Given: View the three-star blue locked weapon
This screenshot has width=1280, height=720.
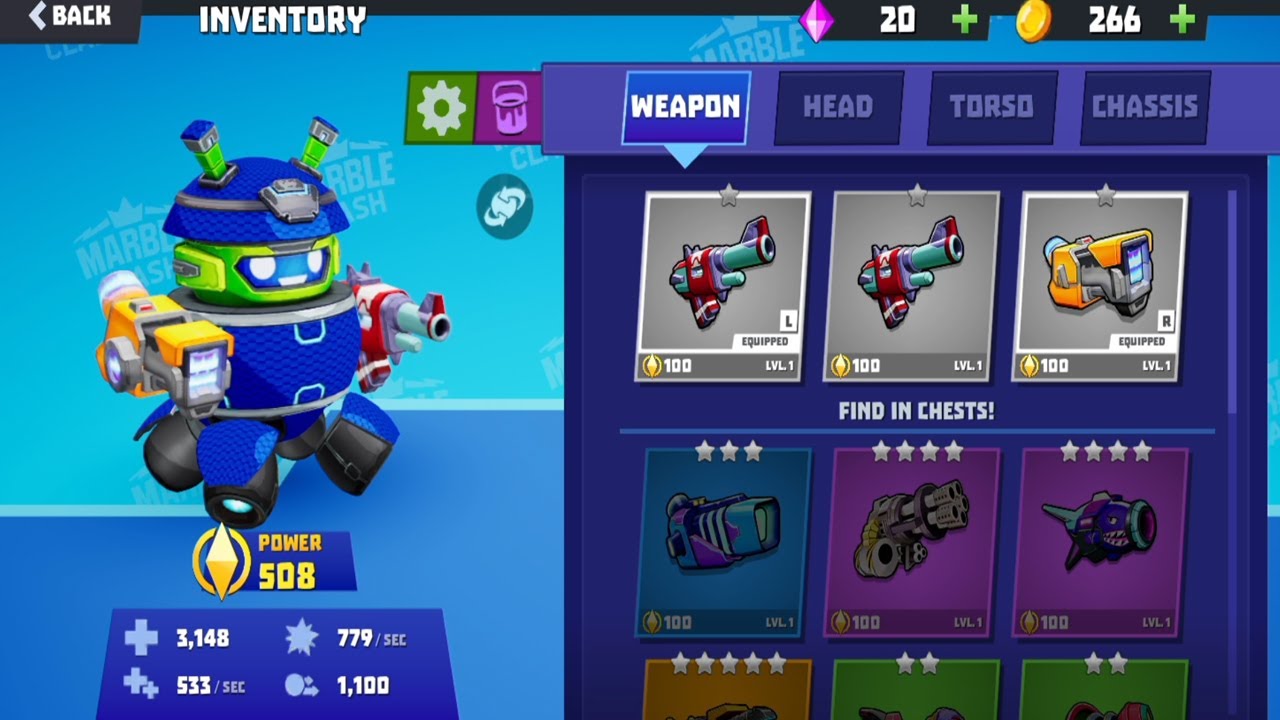Looking at the screenshot, I should pyautogui.click(x=723, y=540).
